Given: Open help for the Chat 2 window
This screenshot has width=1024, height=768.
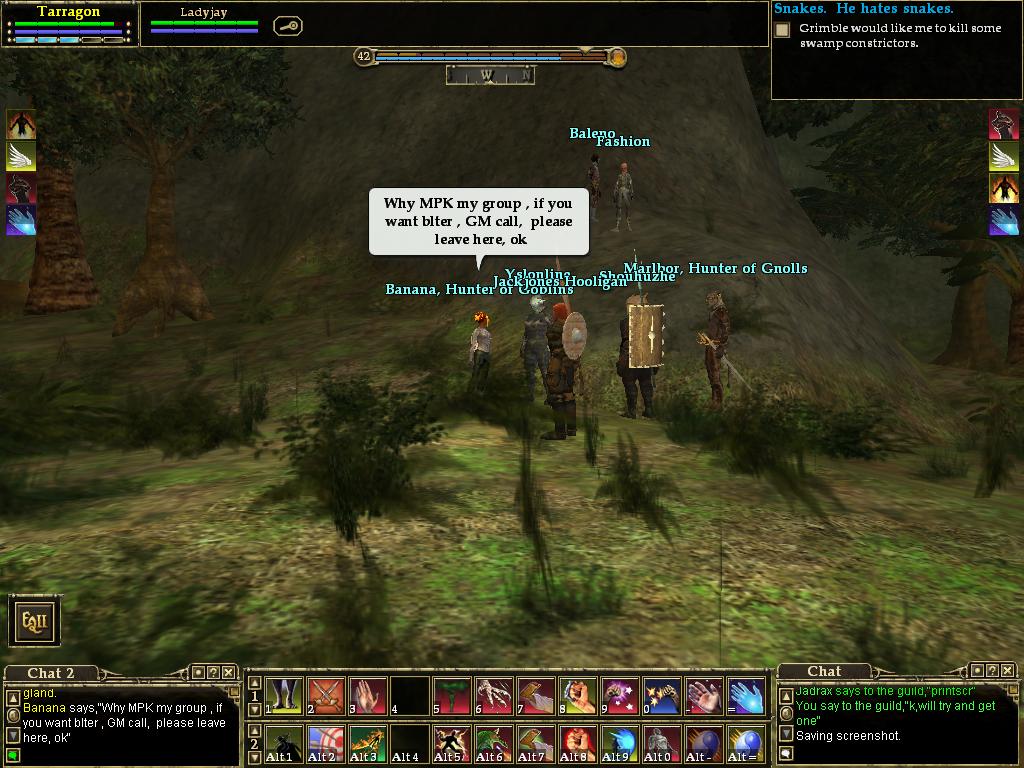Looking at the screenshot, I should (x=213, y=673).
